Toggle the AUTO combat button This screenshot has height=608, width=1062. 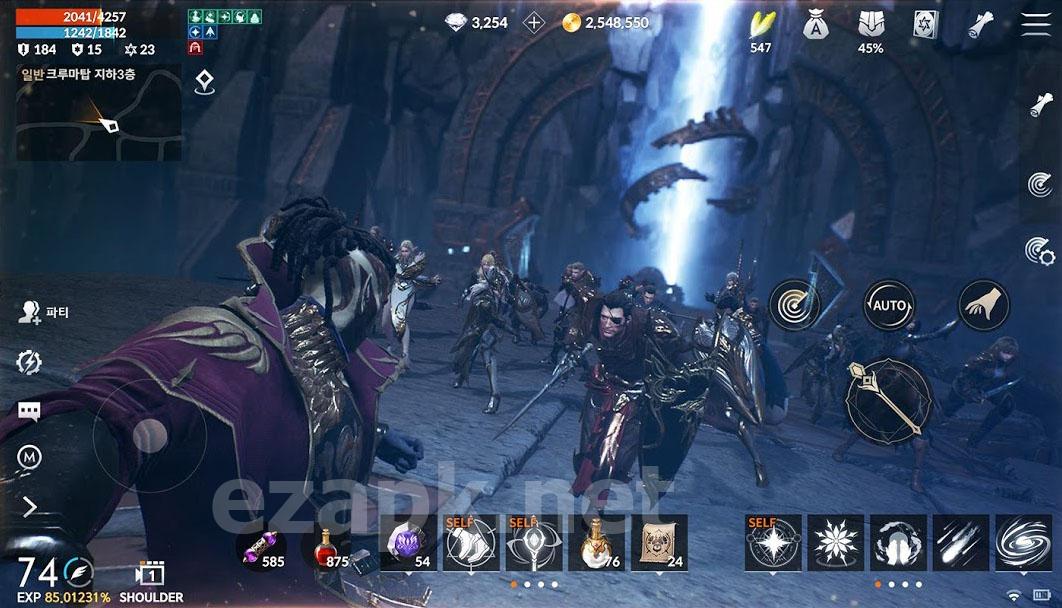click(888, 305)
